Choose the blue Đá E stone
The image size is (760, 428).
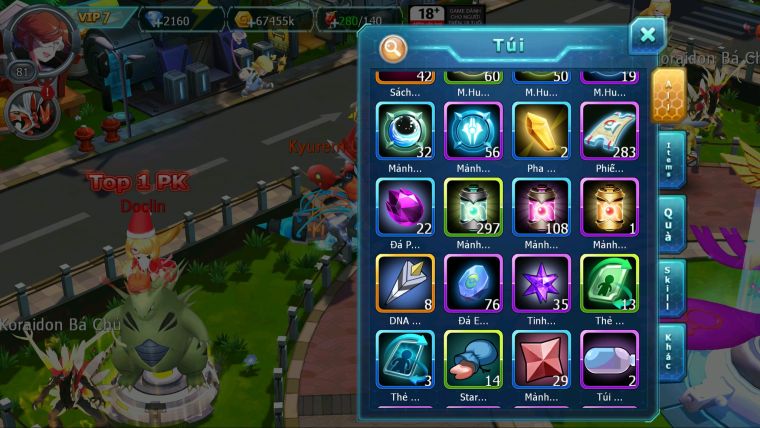[x=473, y=283]
